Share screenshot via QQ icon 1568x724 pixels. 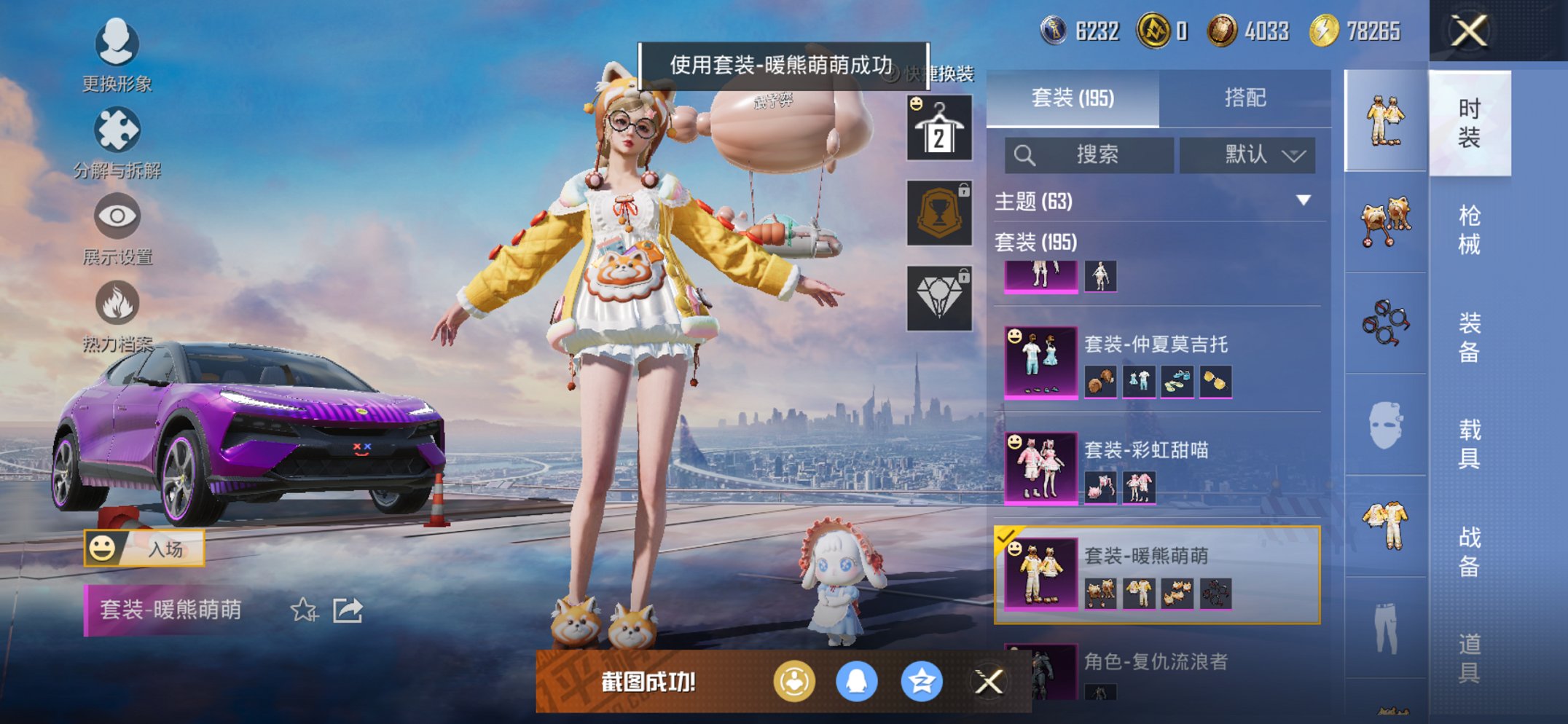[857, 682]
